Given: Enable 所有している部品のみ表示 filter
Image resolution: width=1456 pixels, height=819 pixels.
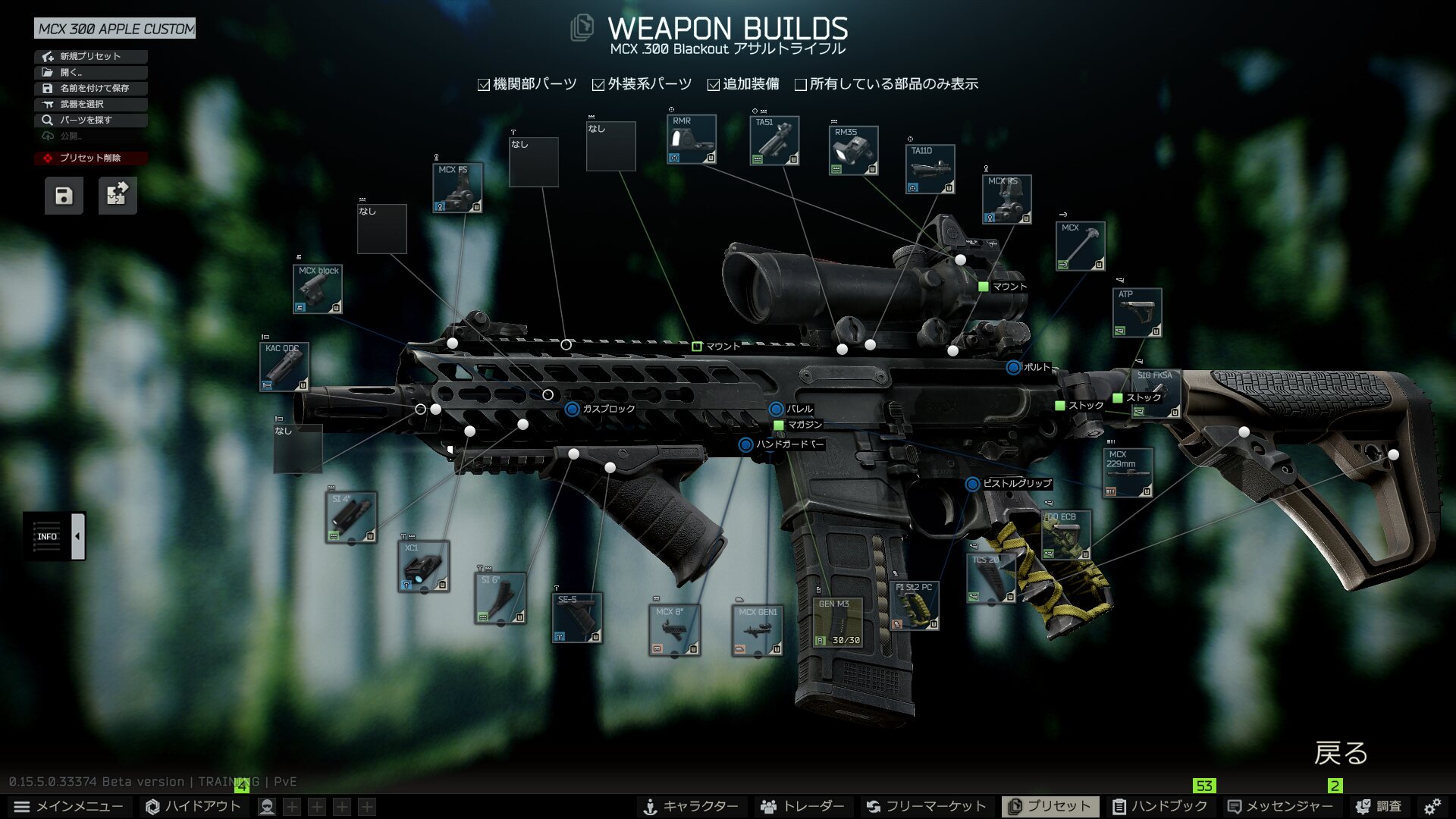Looking at the screenshot, I should tap(801, 85).
